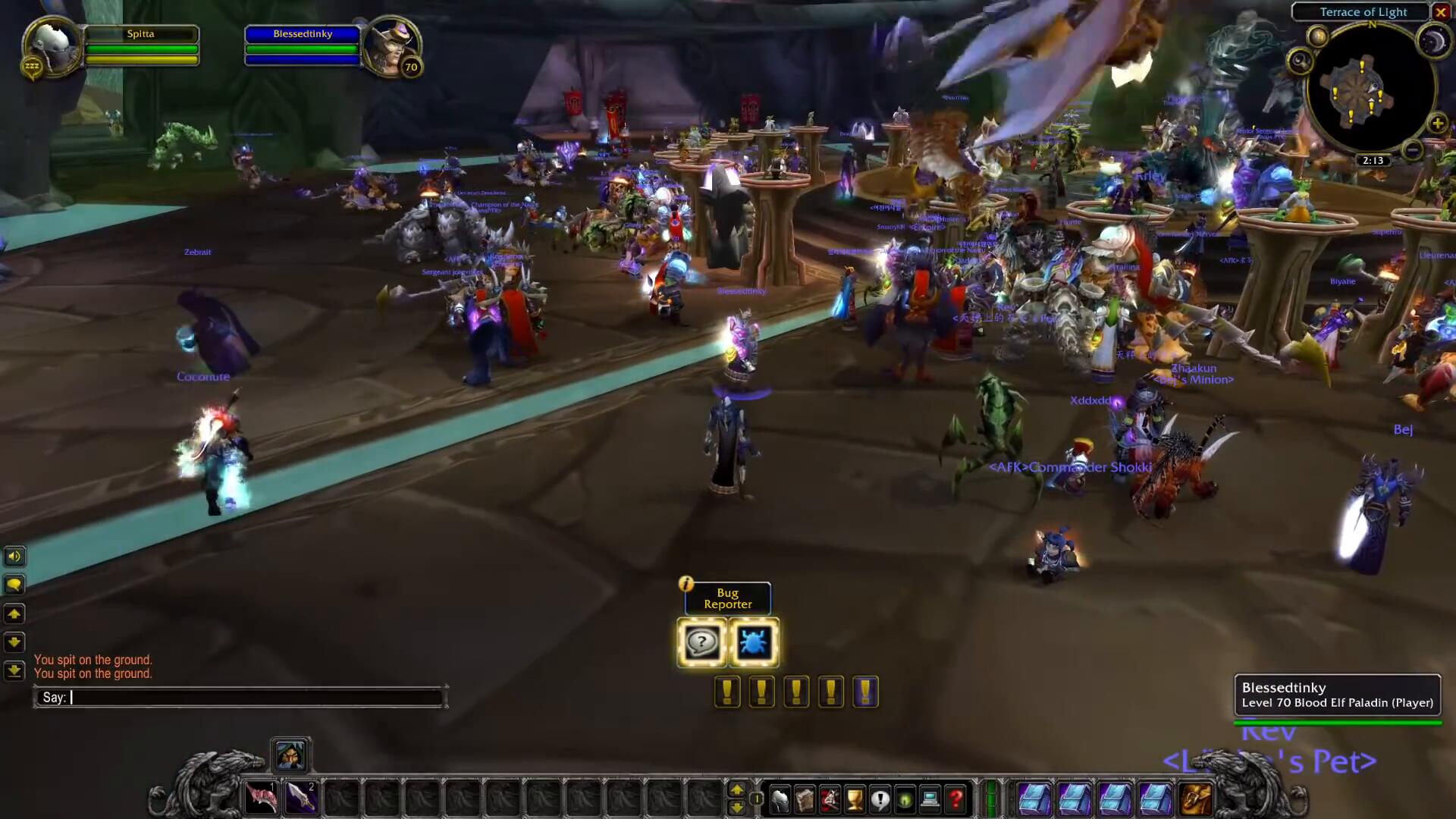Open the minimap tracking magnifier button
The image size is (1456, 819).
pyautogui.click(x=1300, y=61)
